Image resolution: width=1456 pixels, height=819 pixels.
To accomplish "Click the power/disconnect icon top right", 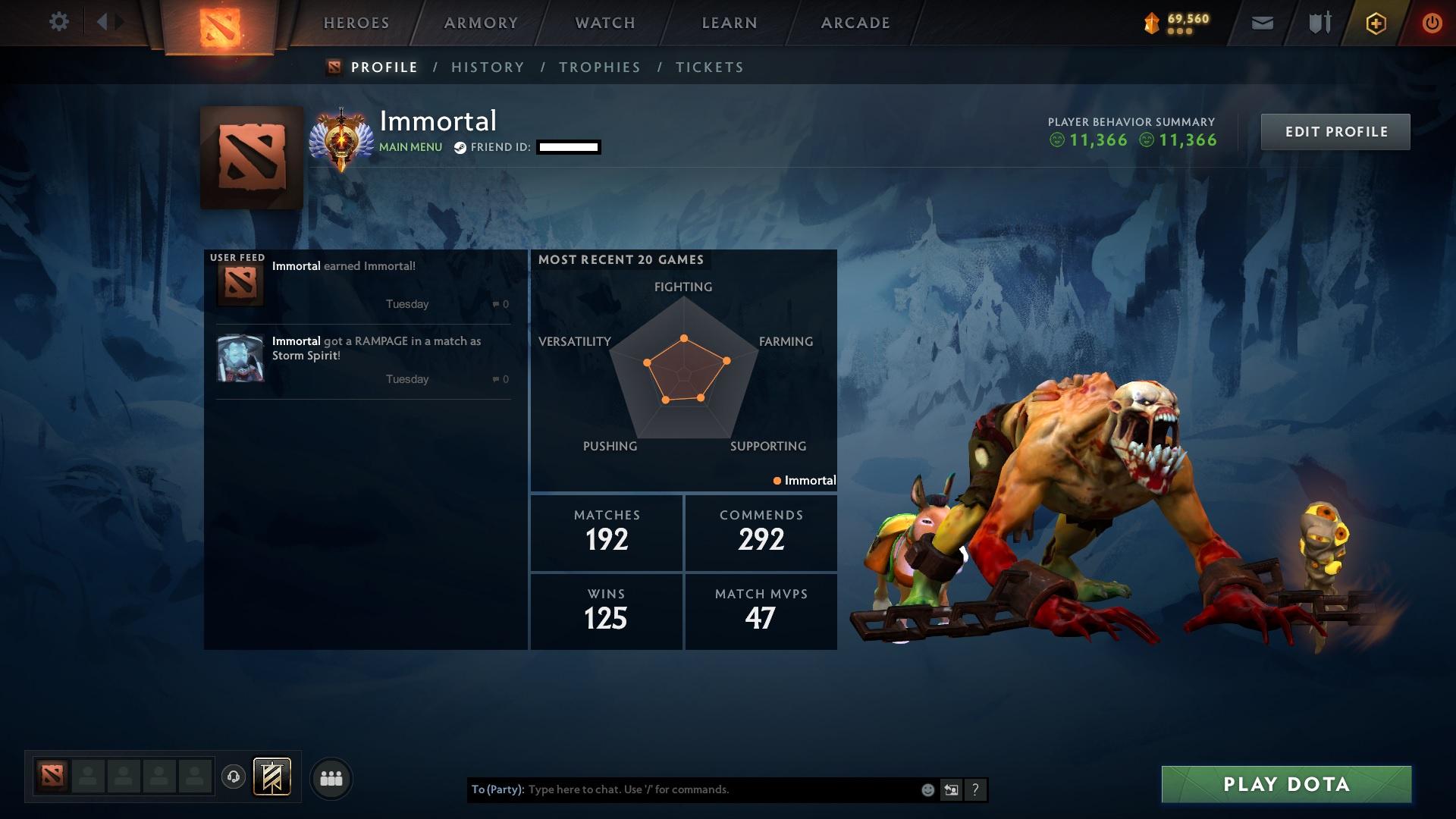I will click(1430, 22).
